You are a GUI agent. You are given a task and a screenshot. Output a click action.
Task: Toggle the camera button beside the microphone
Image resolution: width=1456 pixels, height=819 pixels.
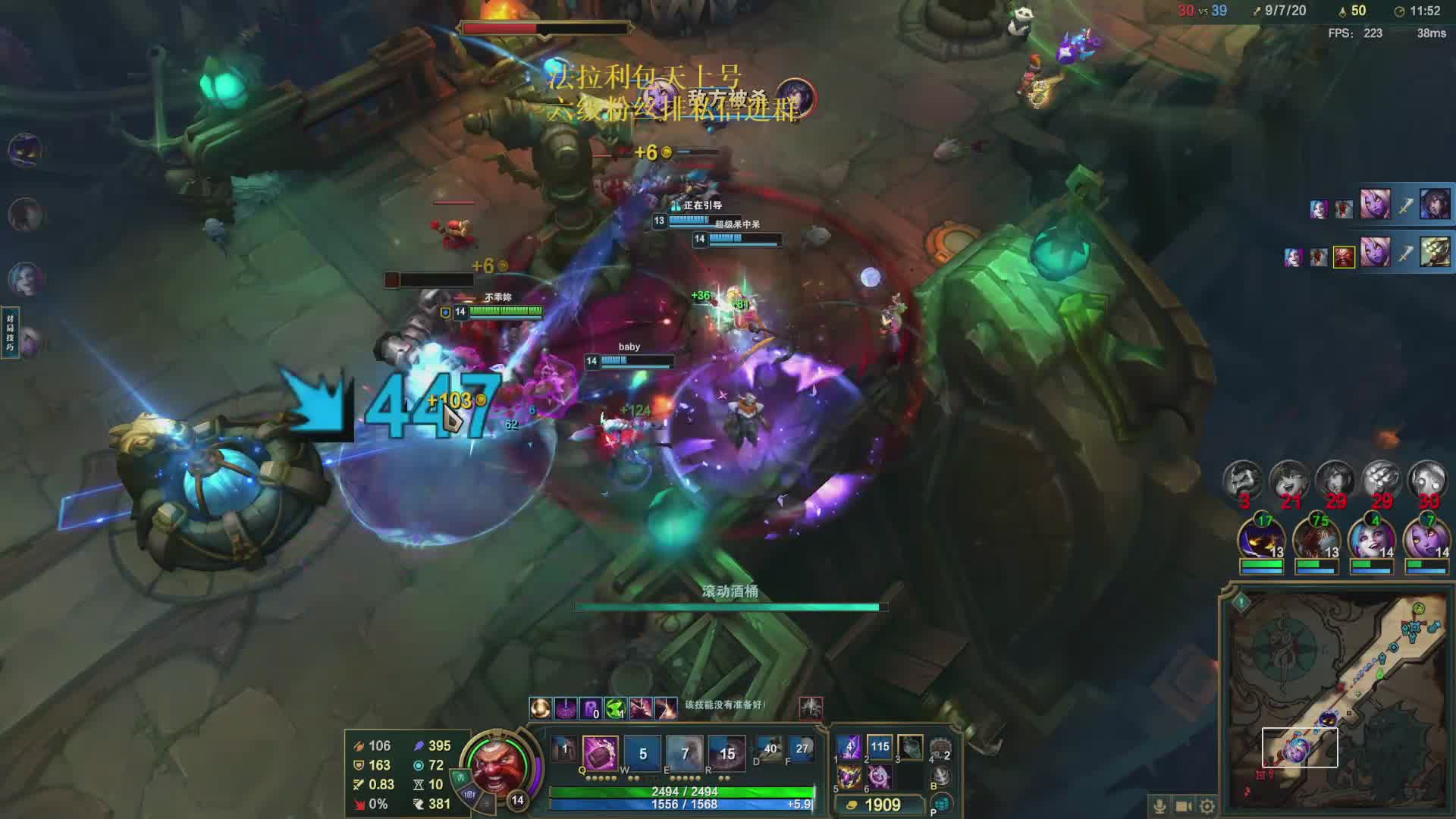pyautogui.click(x=1184, y=806)
